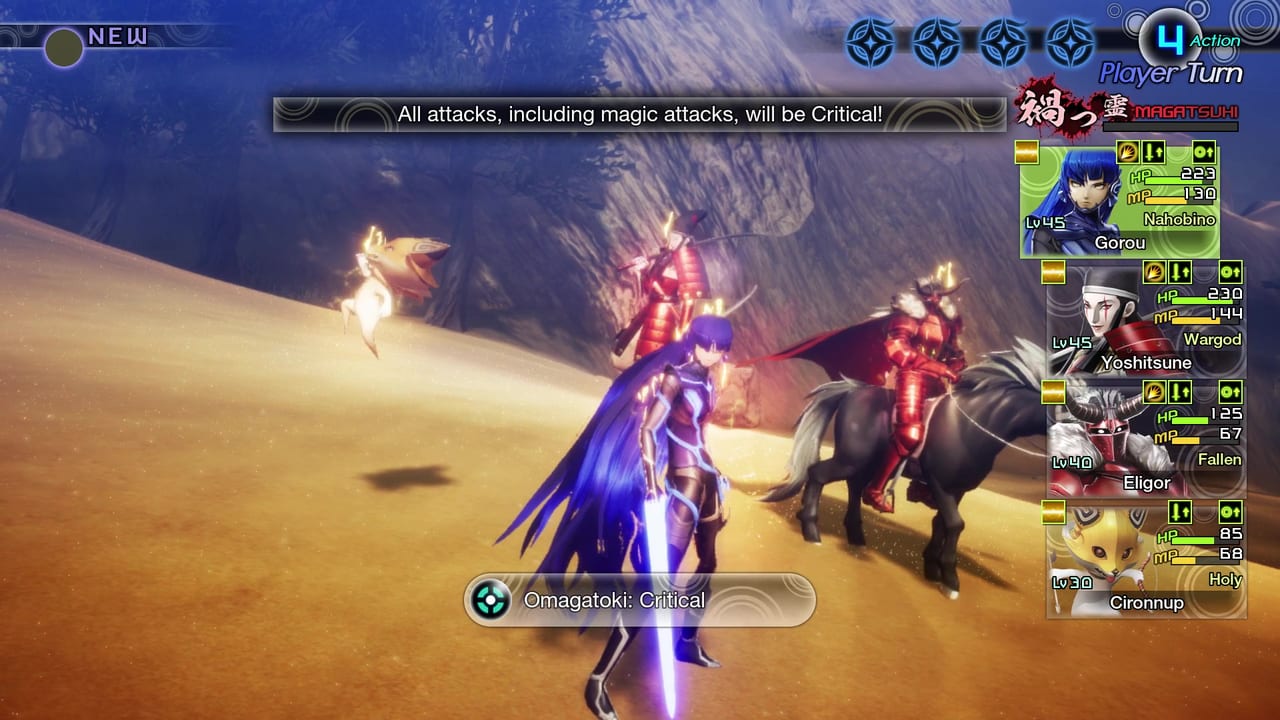Screen dimensions: 1280x720
Task: Select the defense-up arrow icon for Eligor
Action: pyautogui.click(x=1230, y=392)
